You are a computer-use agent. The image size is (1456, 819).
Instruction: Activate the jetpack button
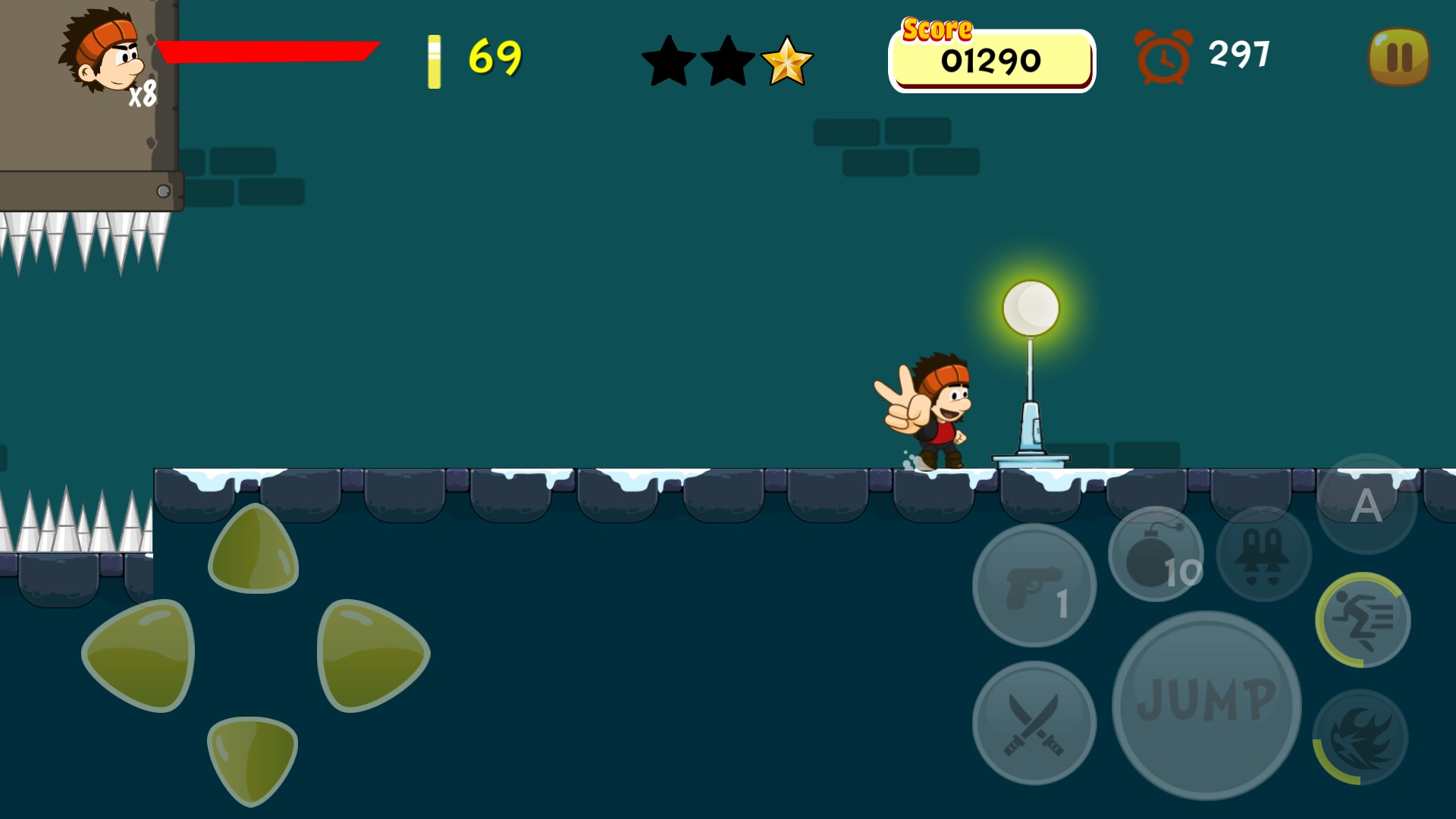(x=1263, y=554)
